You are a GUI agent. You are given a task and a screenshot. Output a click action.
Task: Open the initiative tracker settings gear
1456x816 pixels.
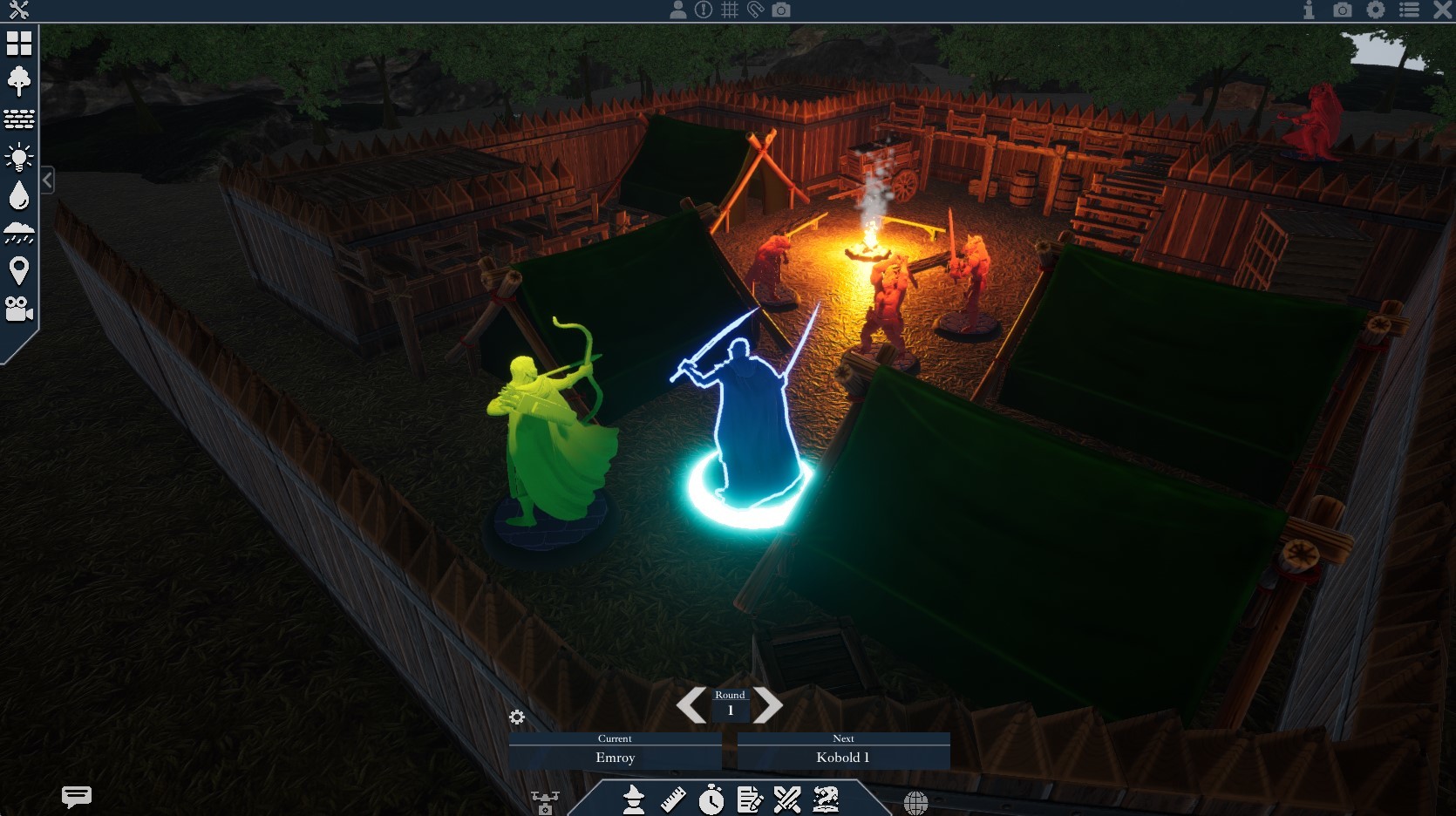[x=518, y=717]
